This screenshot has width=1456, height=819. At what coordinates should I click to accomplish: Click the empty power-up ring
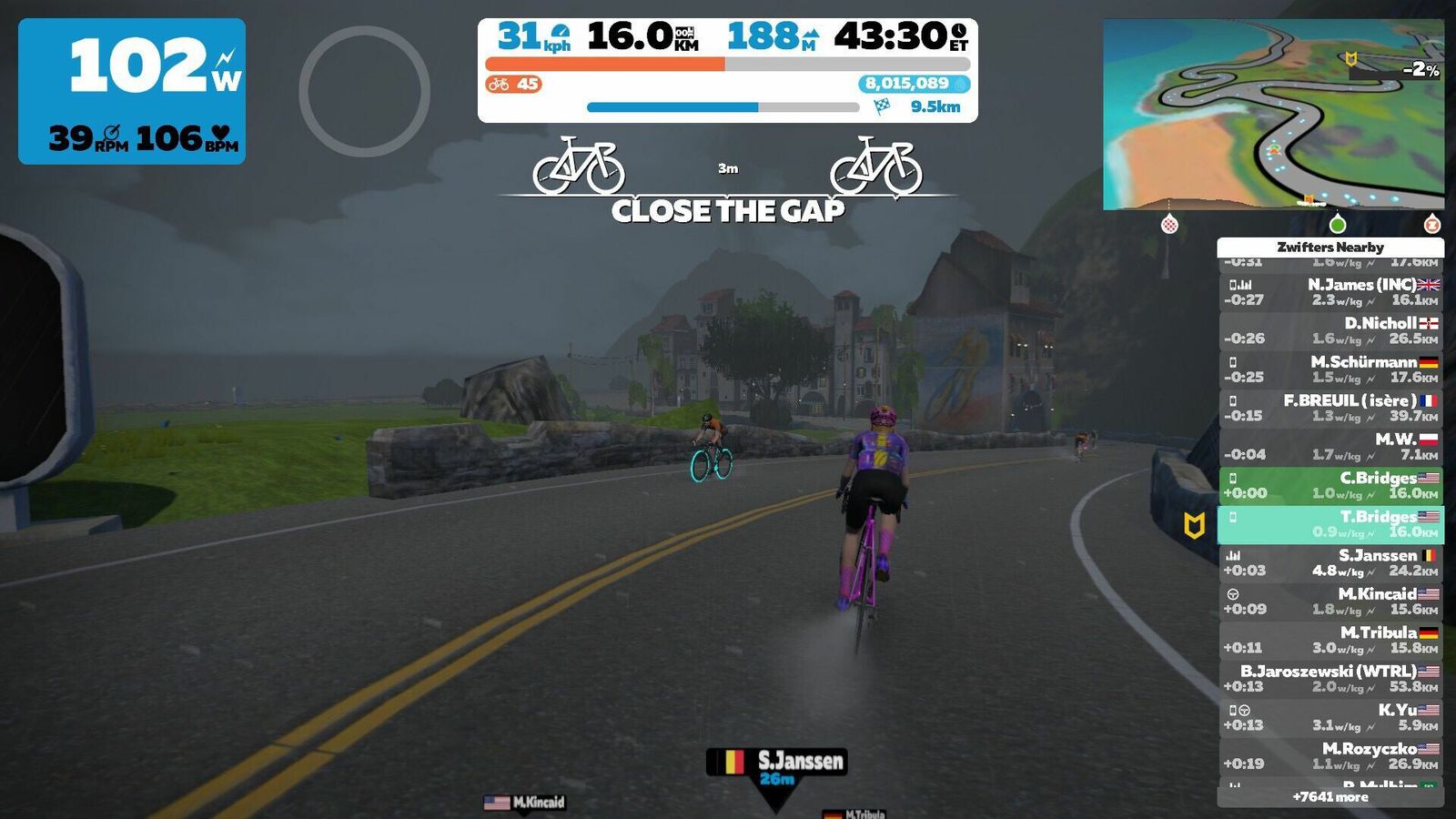point(364,91)
